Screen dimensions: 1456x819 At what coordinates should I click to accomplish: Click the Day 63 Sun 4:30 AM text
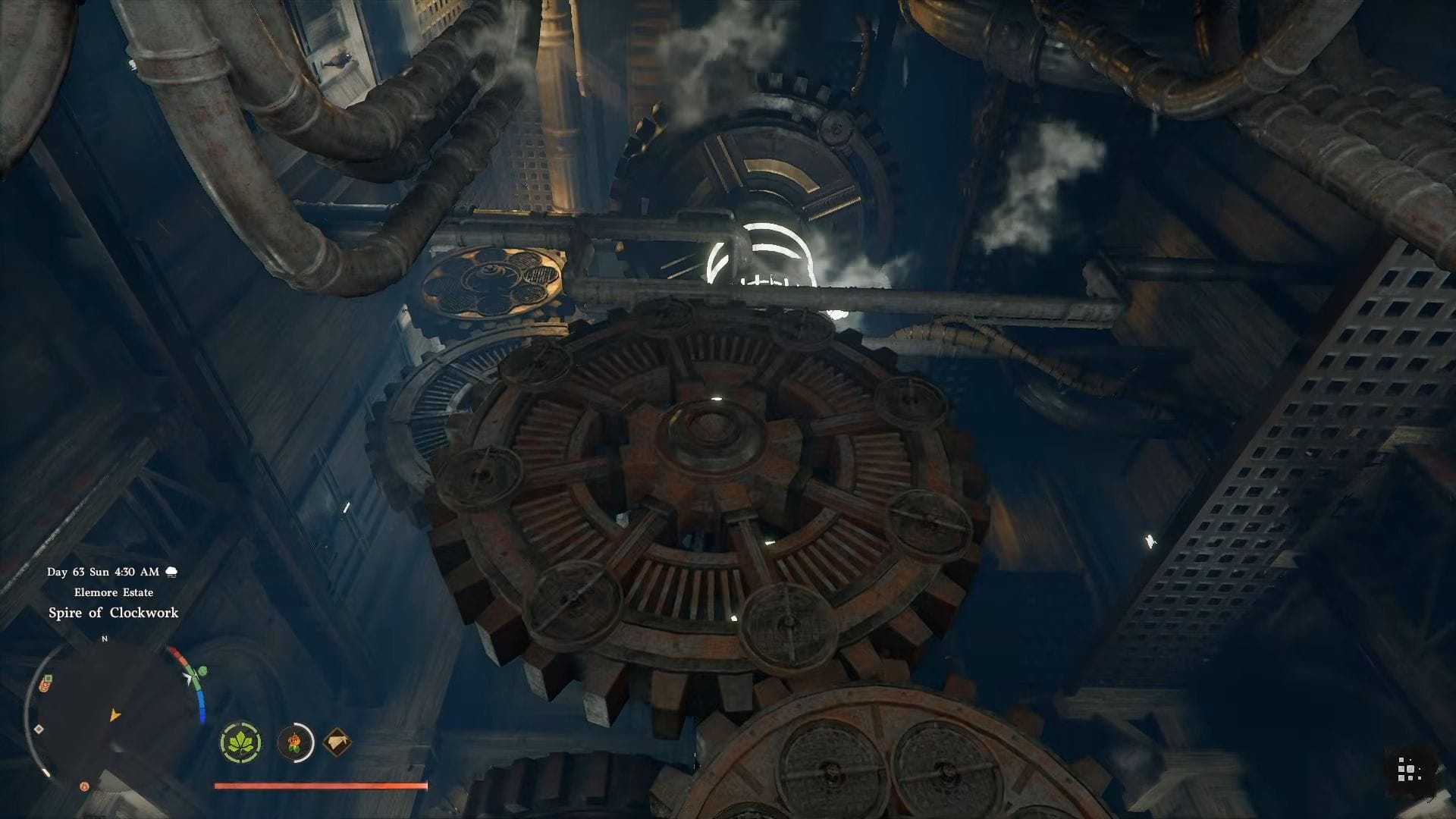tap(102, 572)
